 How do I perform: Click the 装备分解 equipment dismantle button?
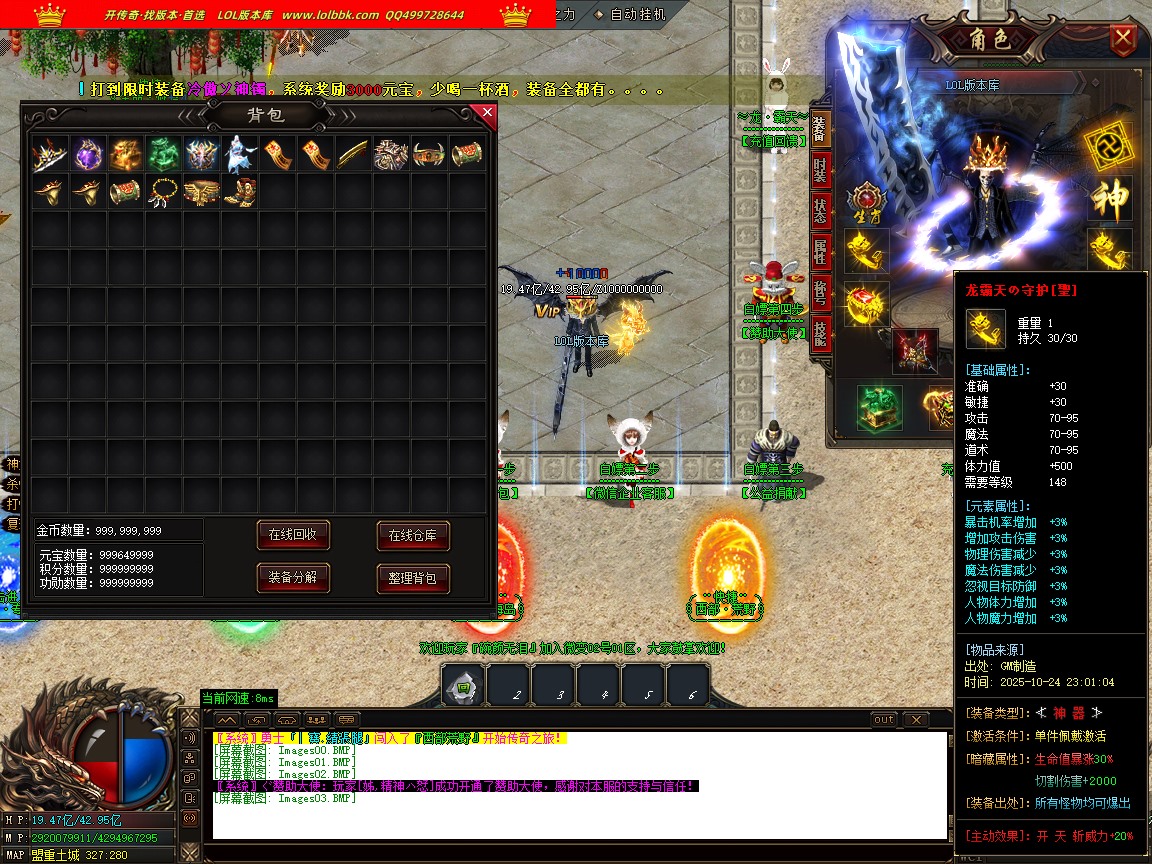(x=293, y=577)
